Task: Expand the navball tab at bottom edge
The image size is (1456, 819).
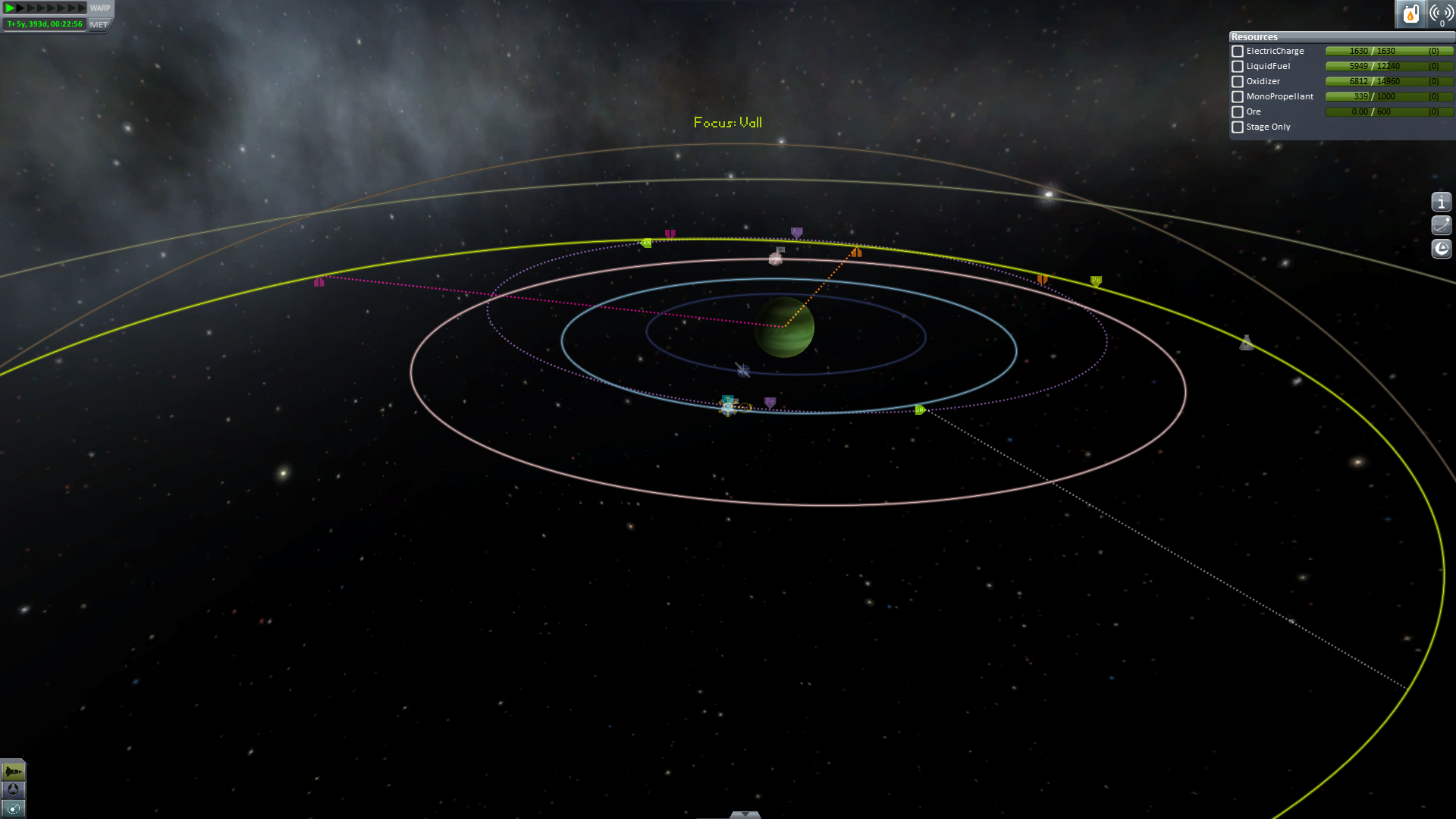Action: tap(745, 814)
